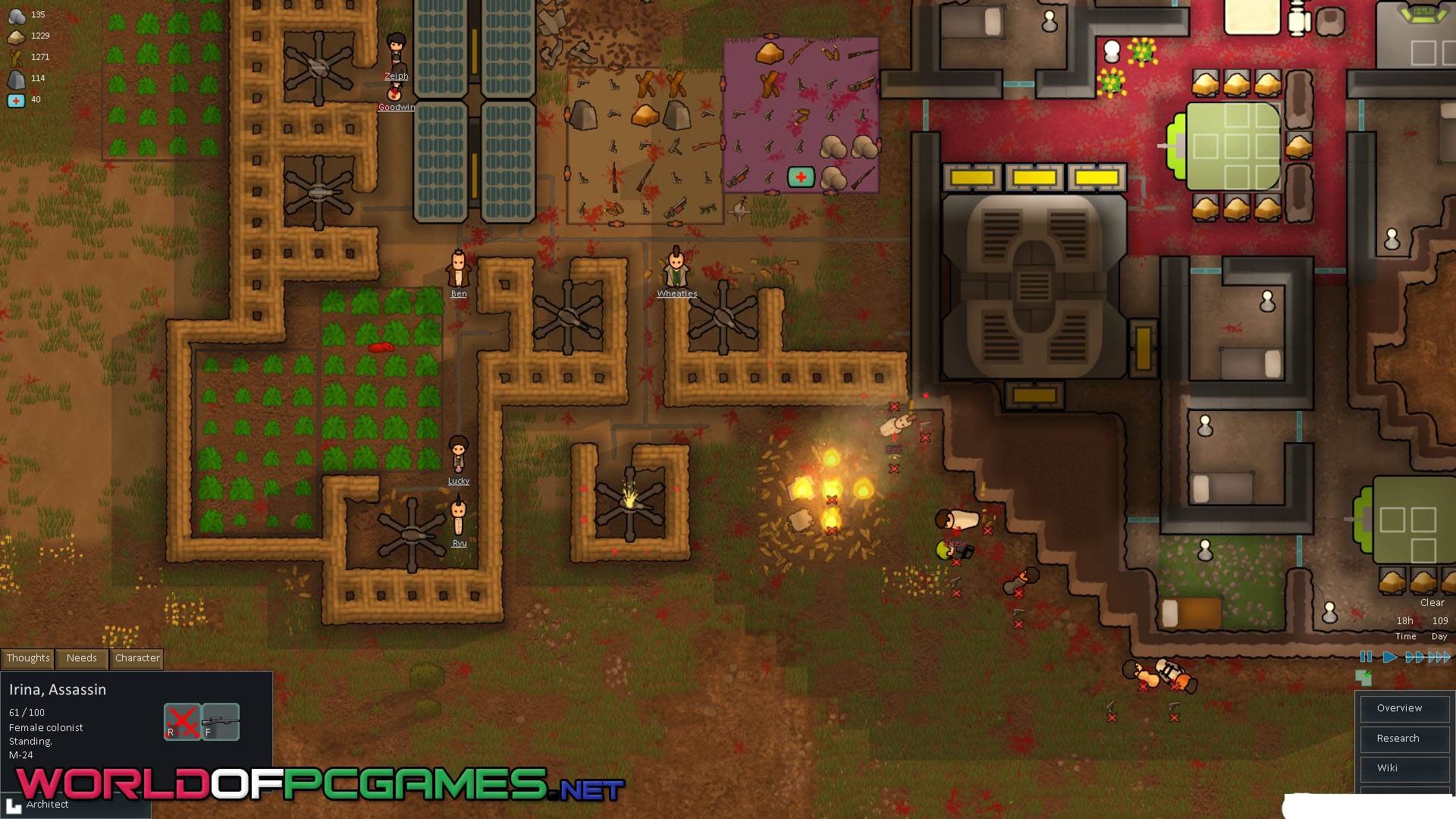Show the Character tab

pos(137,658)
